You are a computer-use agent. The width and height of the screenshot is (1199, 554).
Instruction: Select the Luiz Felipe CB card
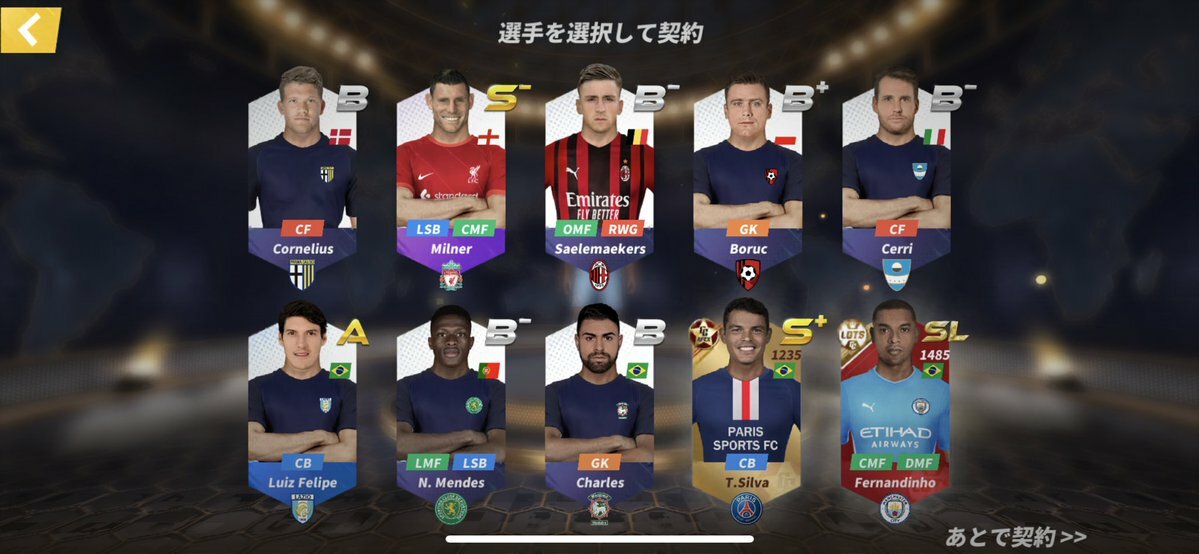click(302, 405)
